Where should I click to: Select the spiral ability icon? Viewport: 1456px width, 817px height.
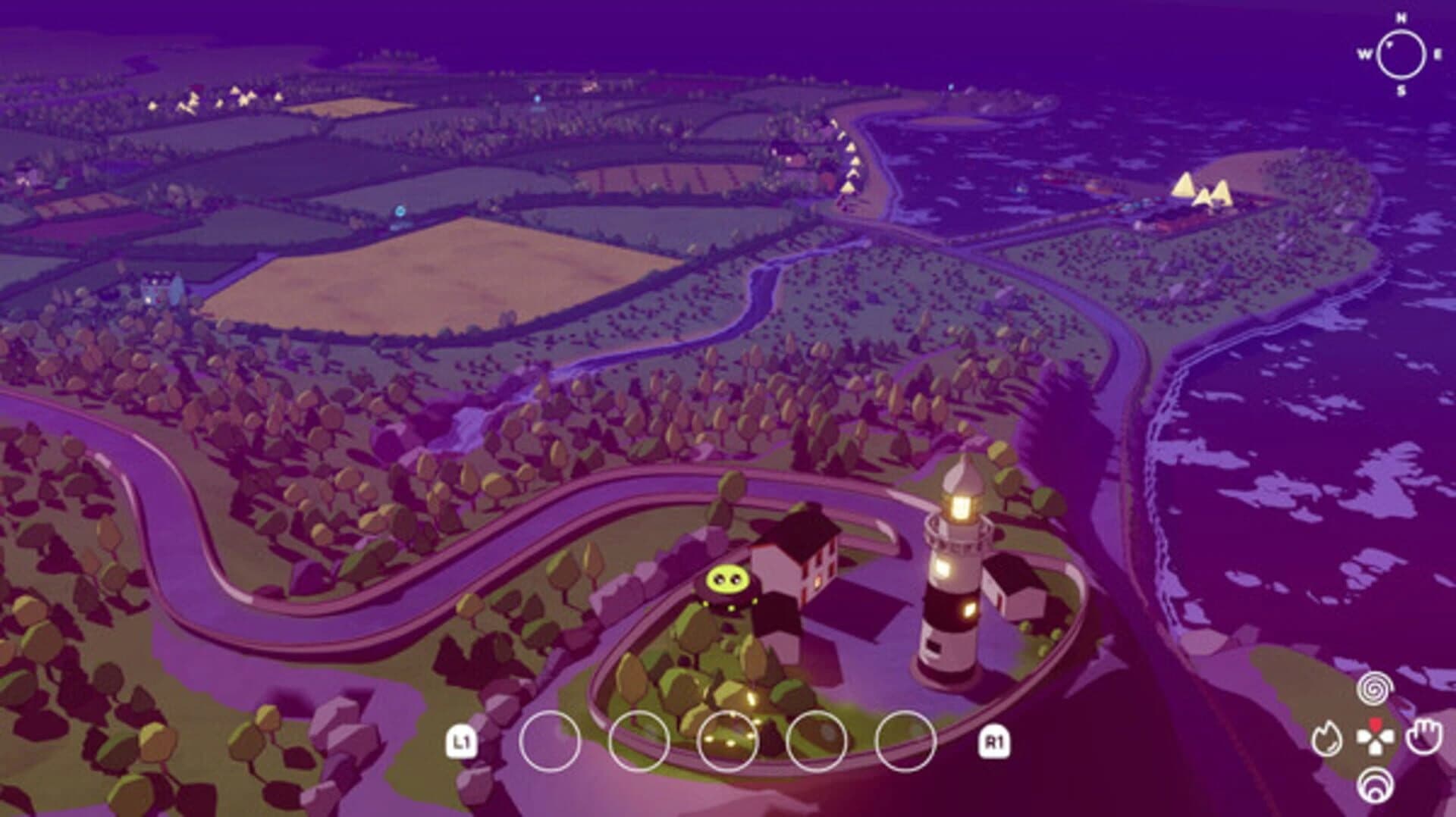click(1373, 690)
